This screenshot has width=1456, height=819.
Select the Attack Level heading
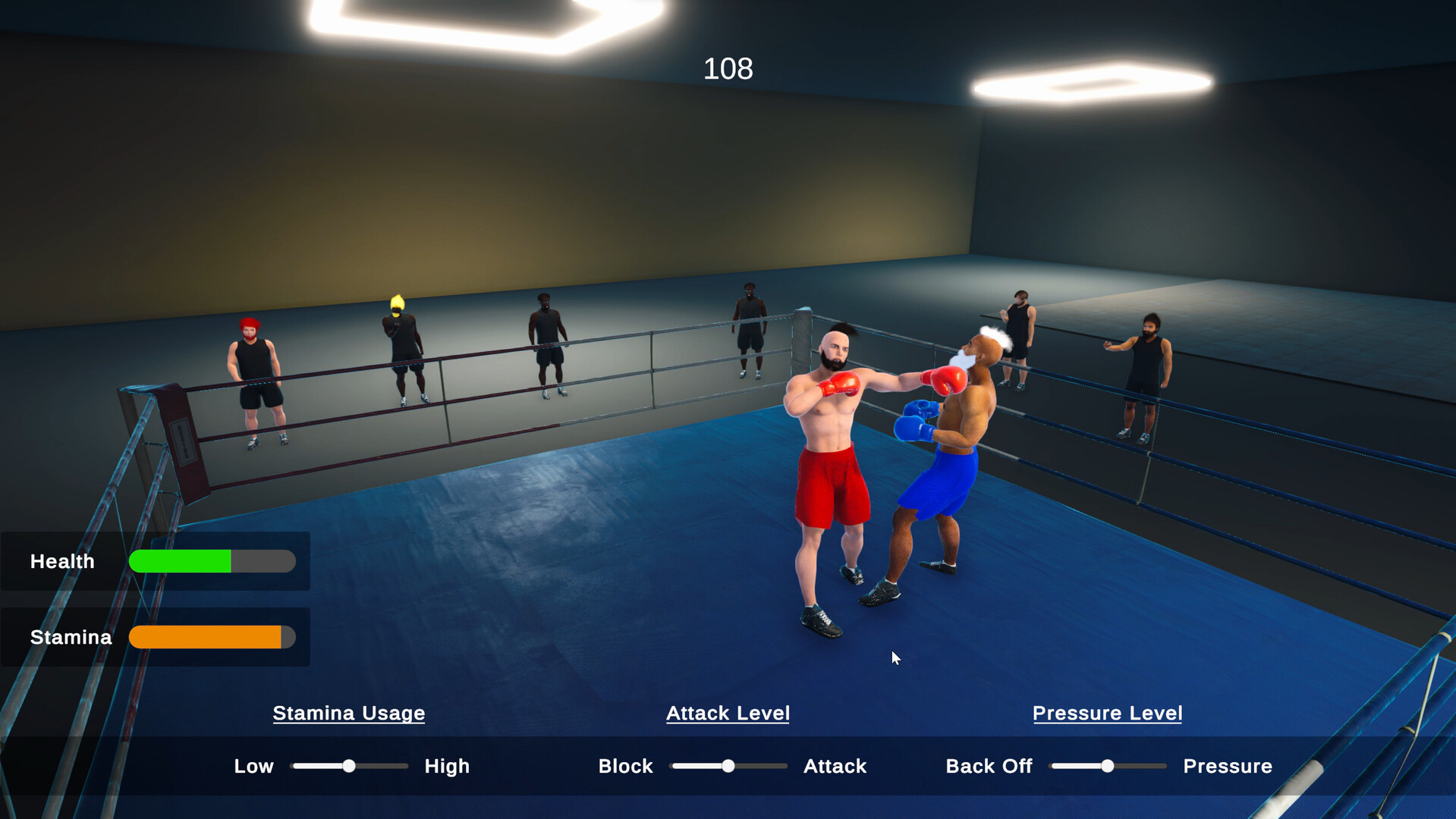coord(728,713)
